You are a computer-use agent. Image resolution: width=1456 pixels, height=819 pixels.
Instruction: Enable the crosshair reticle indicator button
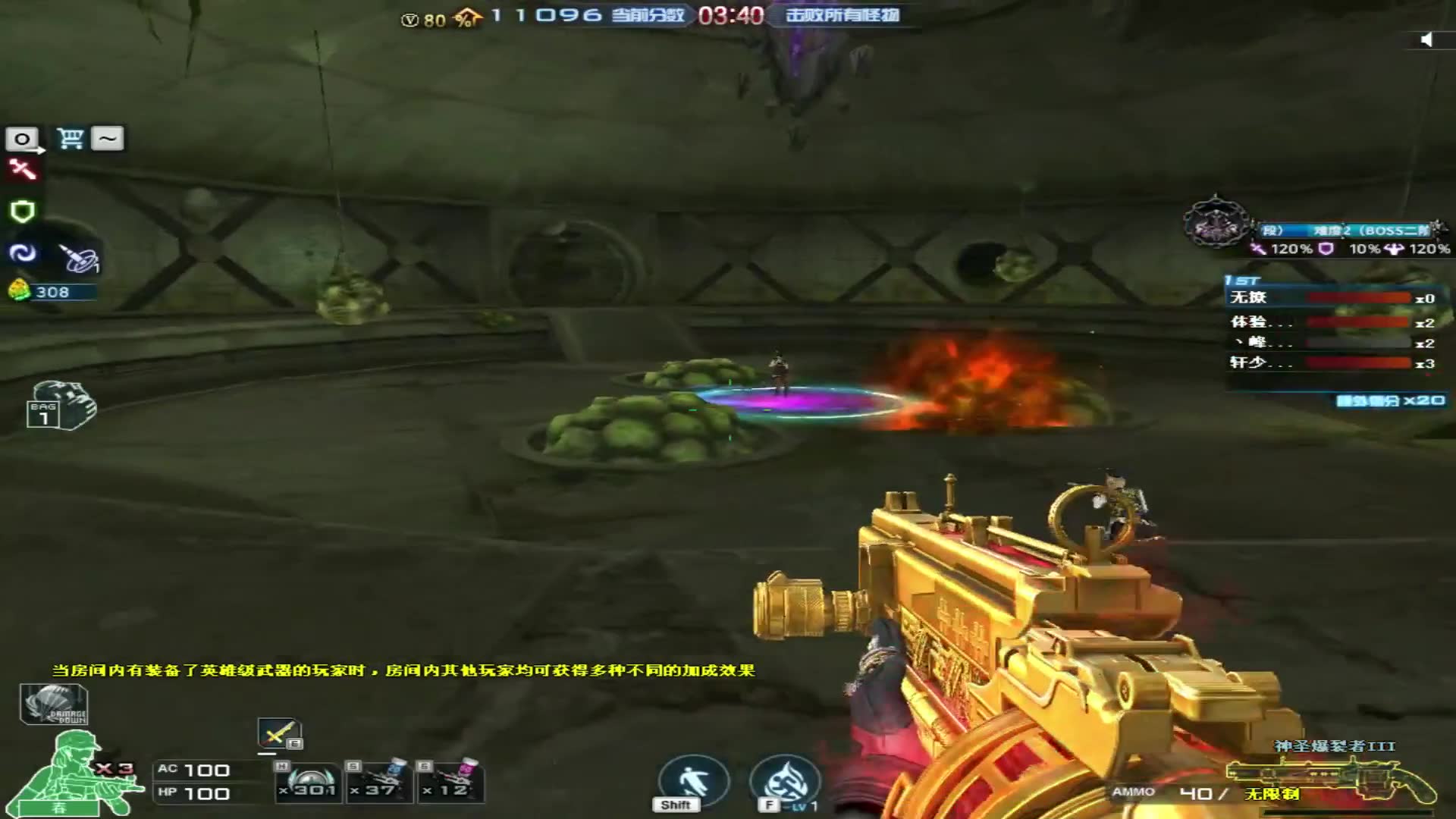point(23,139)
